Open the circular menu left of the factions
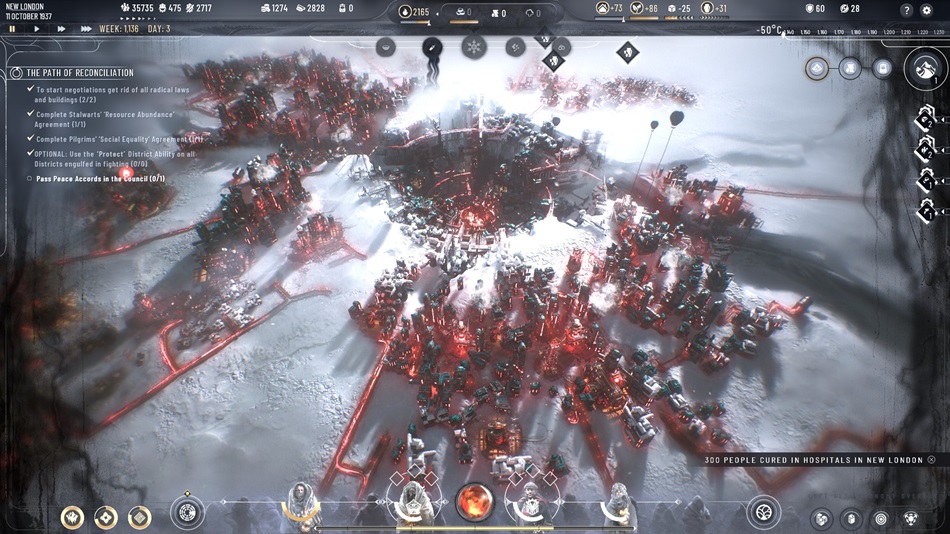This screenshot has height=534, width=950. (x=187, y=513)
